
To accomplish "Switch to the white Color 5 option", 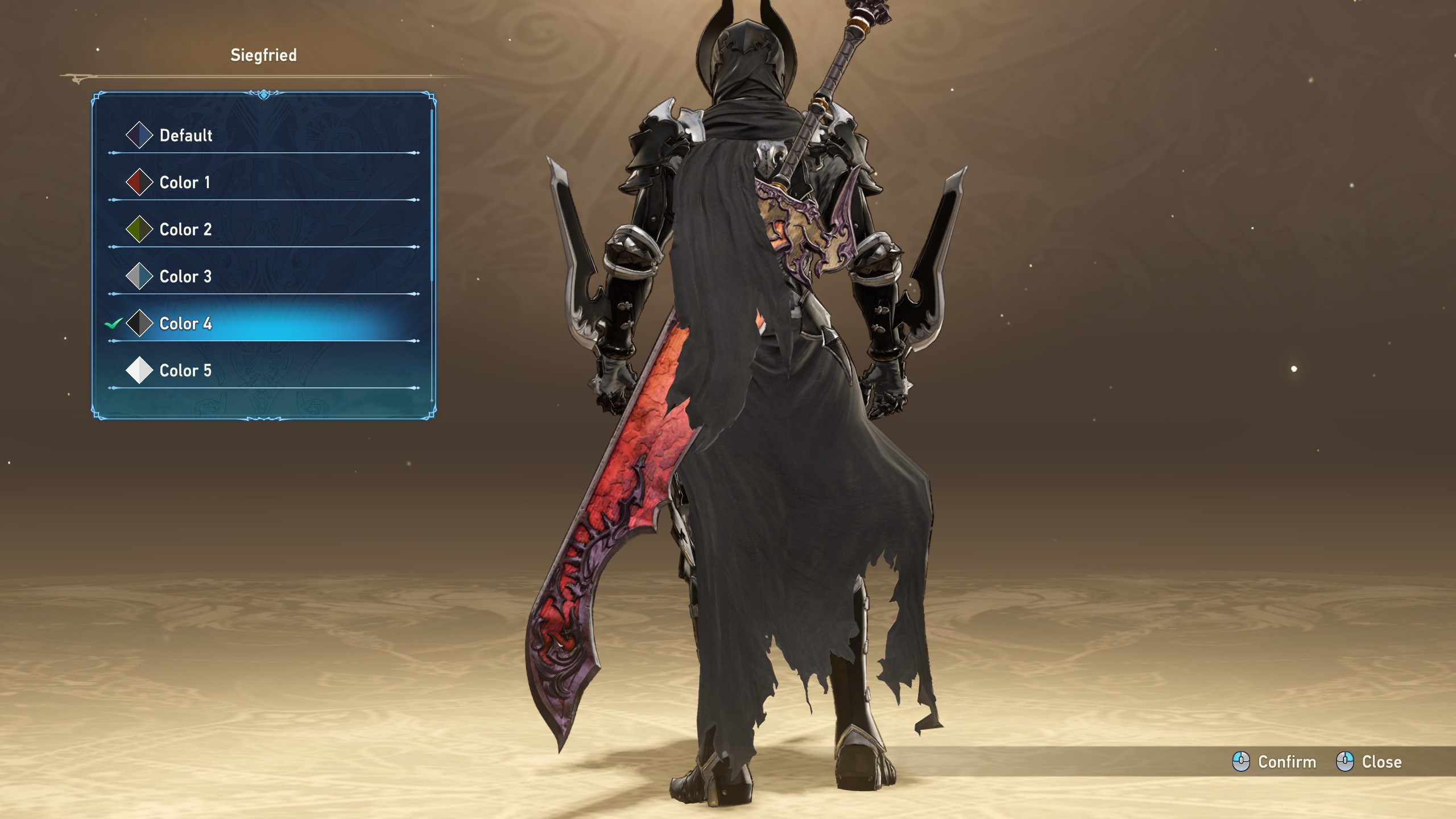I will [185, 371].
